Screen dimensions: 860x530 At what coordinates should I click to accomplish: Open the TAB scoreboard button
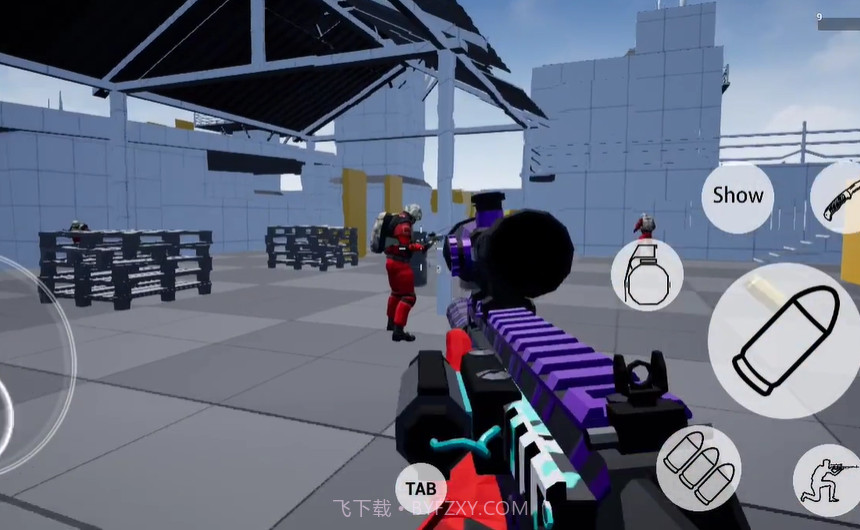(421, 488)
